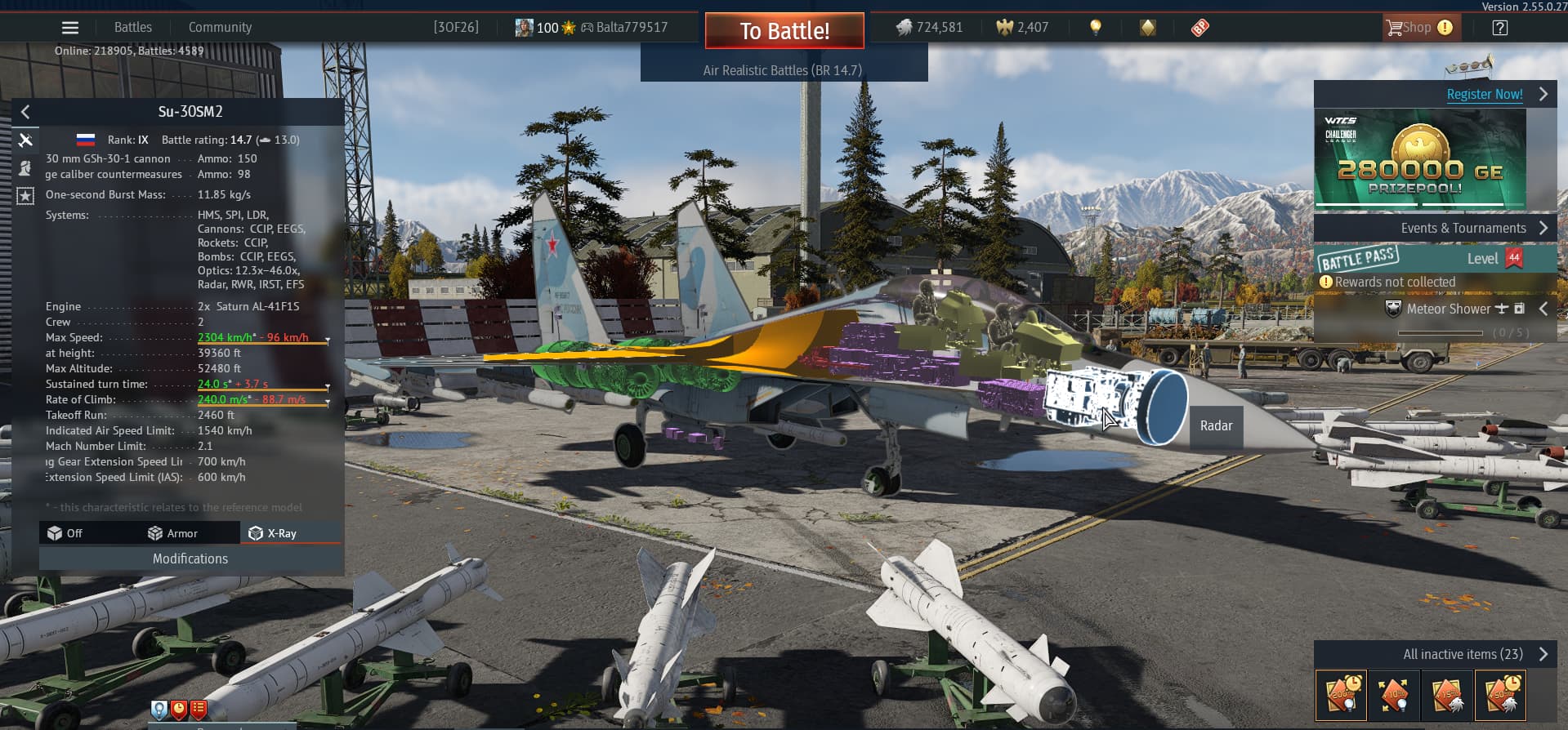Change the Air Realistic Battles game mode
The width and height of the screenshot is (1568, 730).
[783, 70]
